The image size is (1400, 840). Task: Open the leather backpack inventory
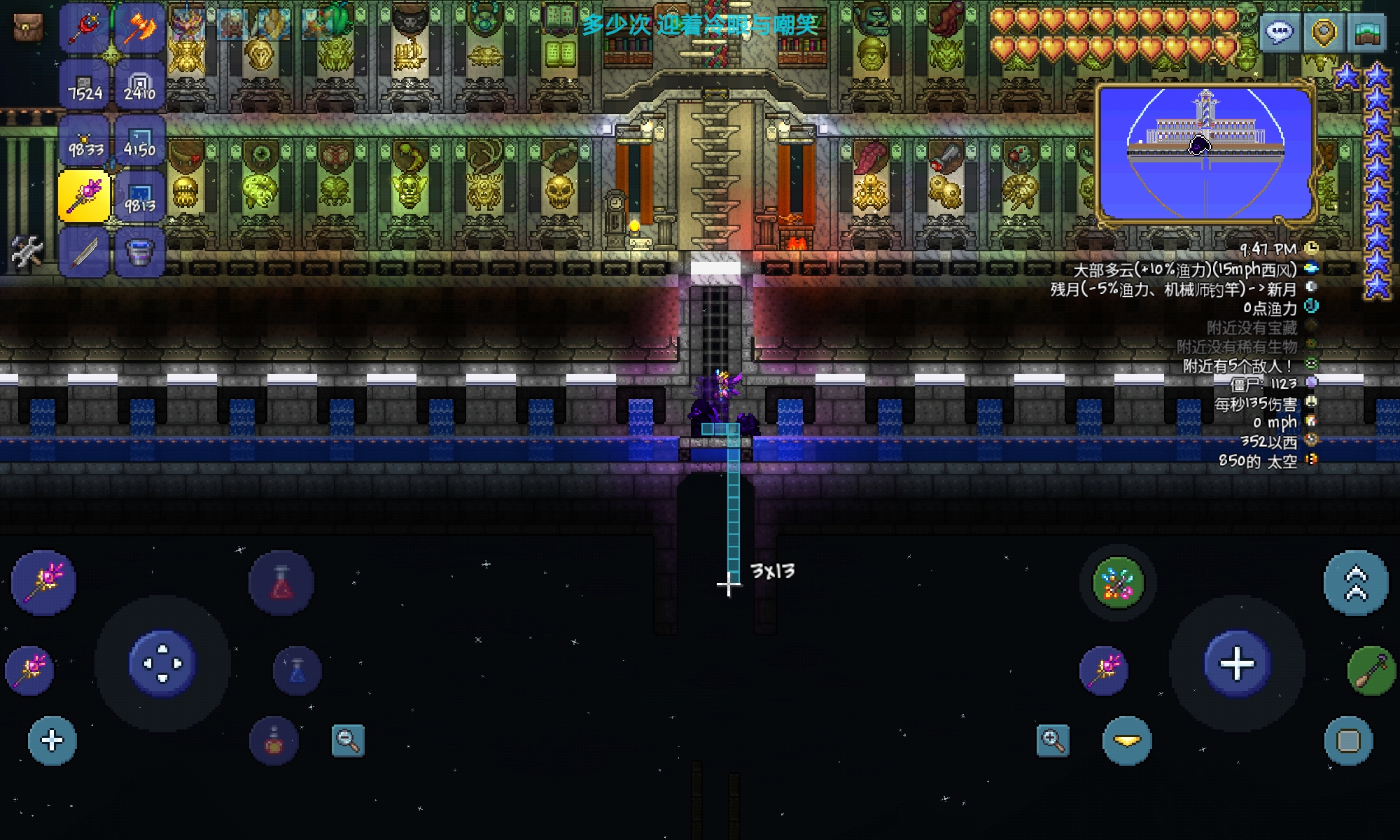click(28, 27)
